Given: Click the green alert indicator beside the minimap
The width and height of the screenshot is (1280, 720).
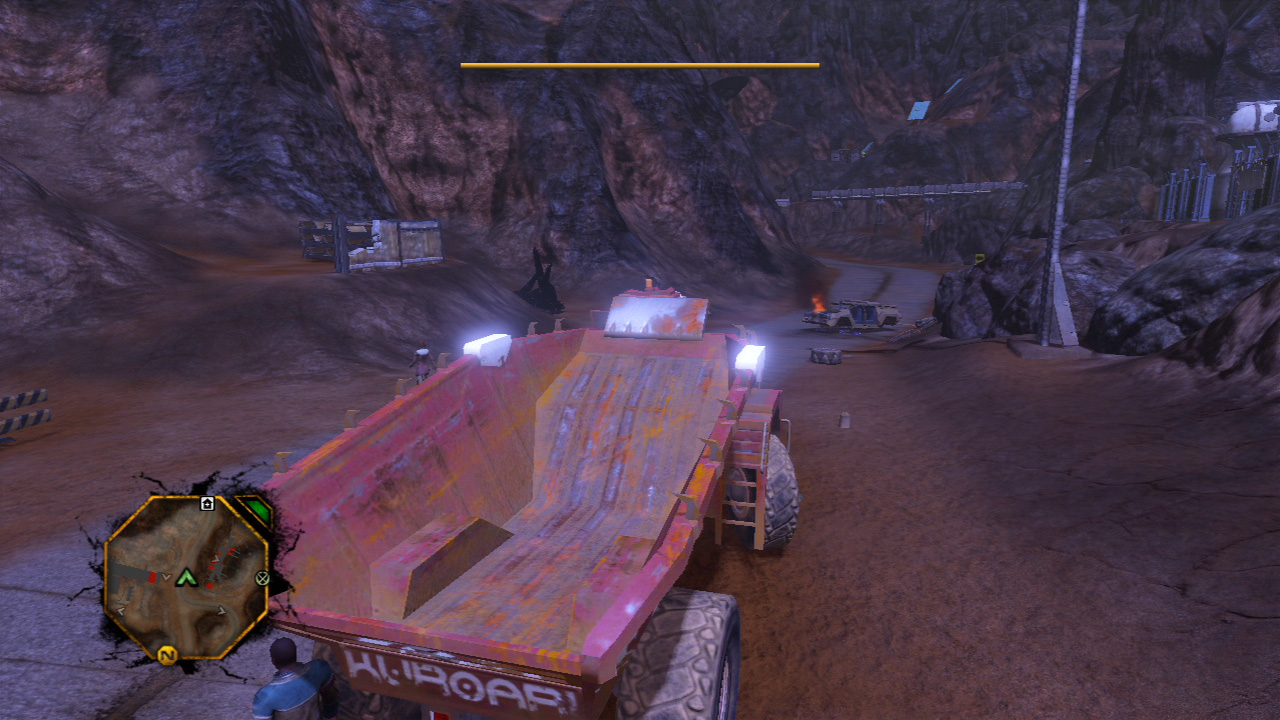Looking at the screenshot, I should [258, 510].
